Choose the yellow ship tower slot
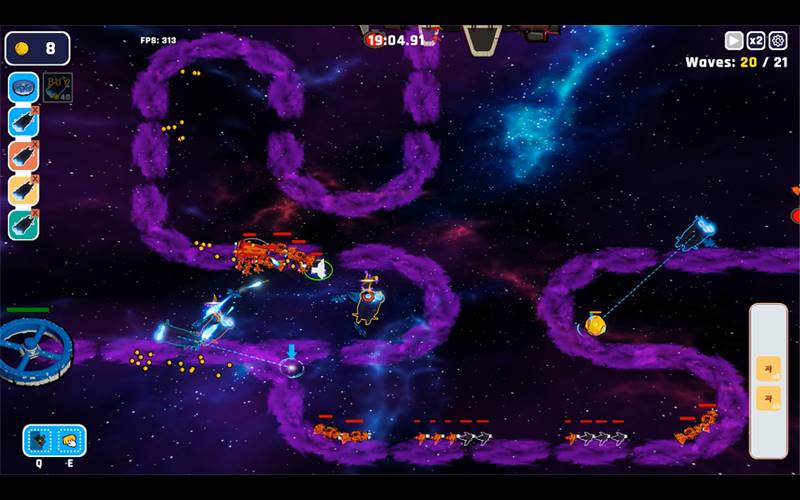The height and width of the screenshot is (500, 800). coord(23,190)
